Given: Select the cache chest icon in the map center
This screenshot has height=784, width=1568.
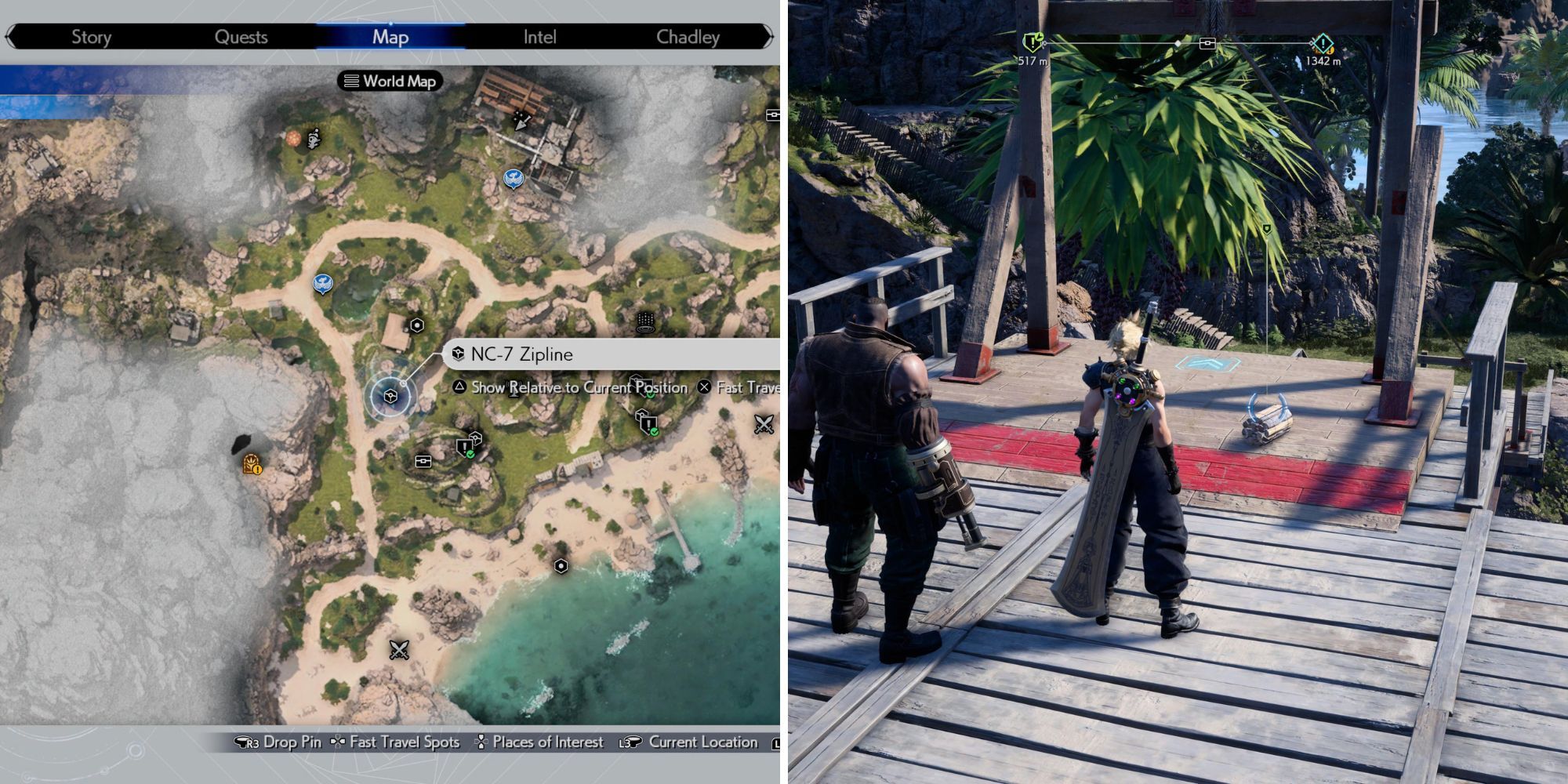Looking at the screenshot, I should 423,460.
